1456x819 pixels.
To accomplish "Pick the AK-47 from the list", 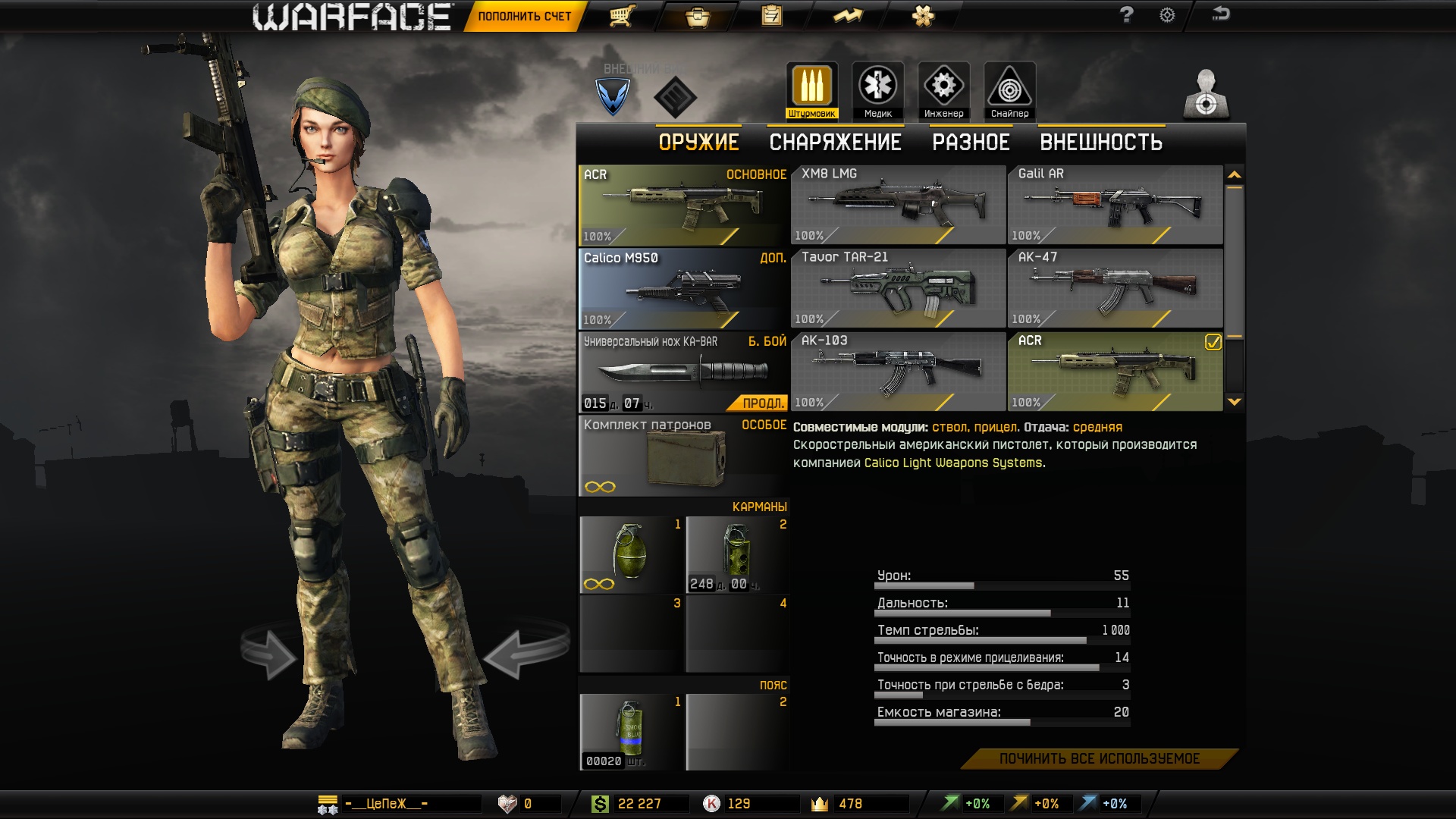I will click(x=1115, y=288).
